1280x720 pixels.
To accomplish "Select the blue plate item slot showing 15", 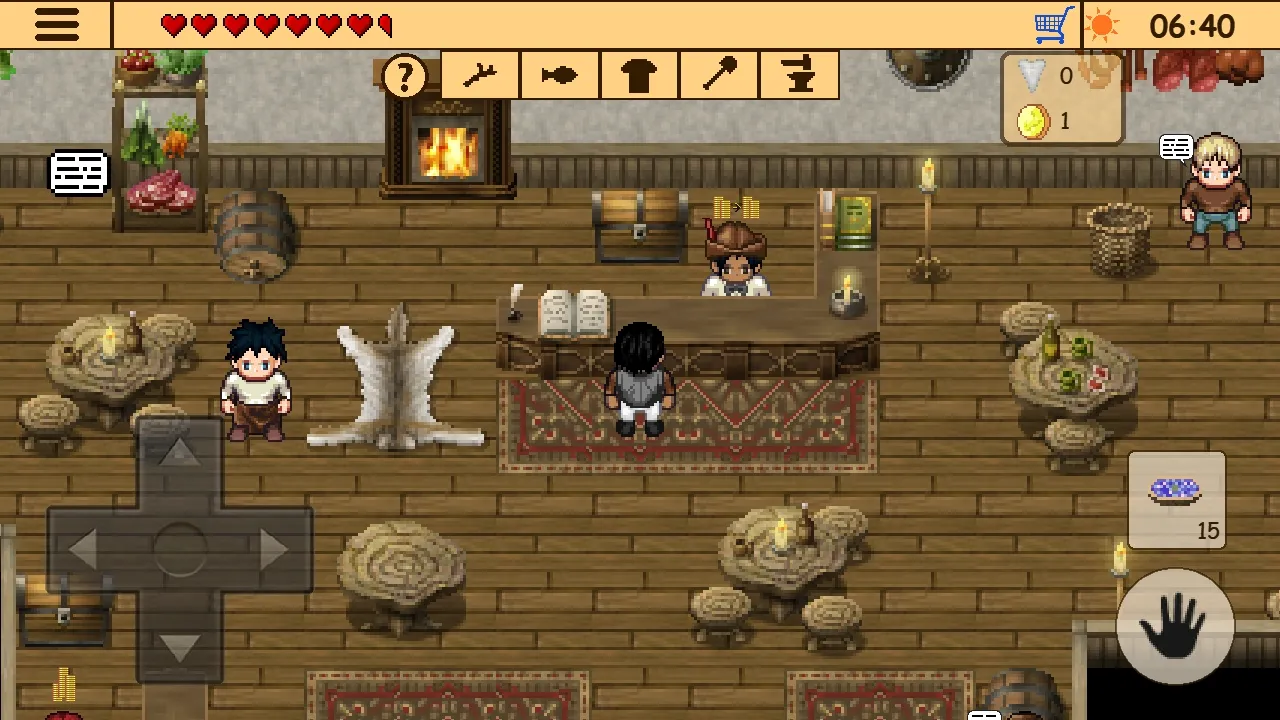I will (x=1176, y=500).
